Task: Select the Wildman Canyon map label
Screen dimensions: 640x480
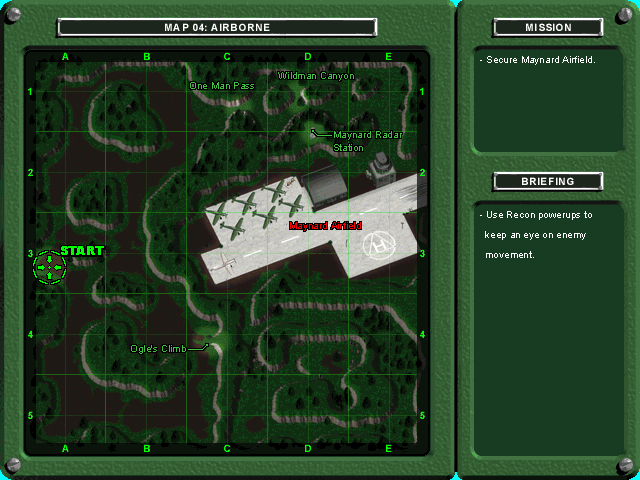Action: [316, 76]
